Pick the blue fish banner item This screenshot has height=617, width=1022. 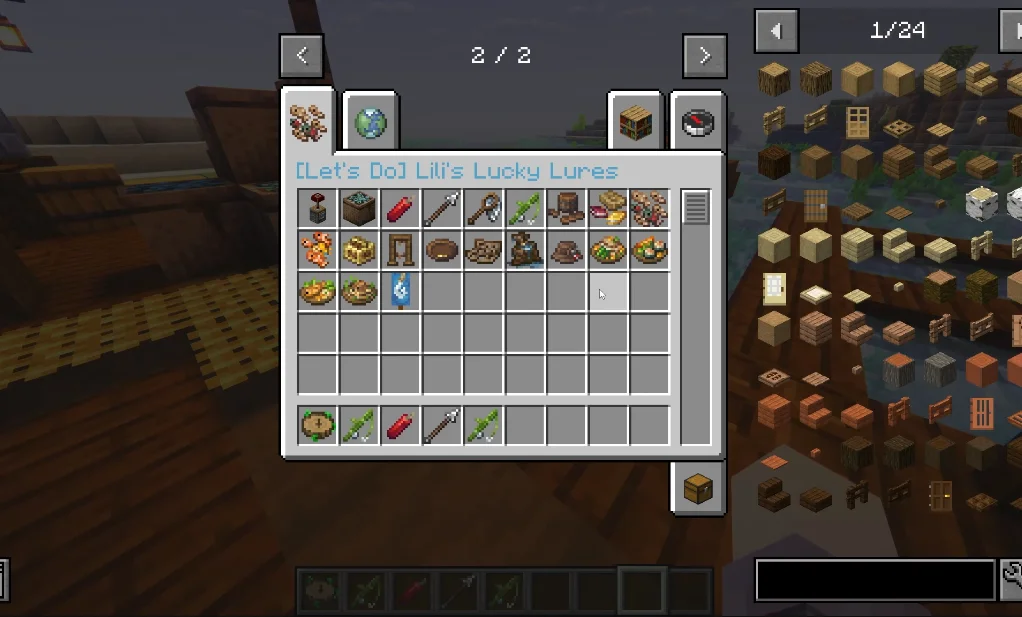pos(401,291)
